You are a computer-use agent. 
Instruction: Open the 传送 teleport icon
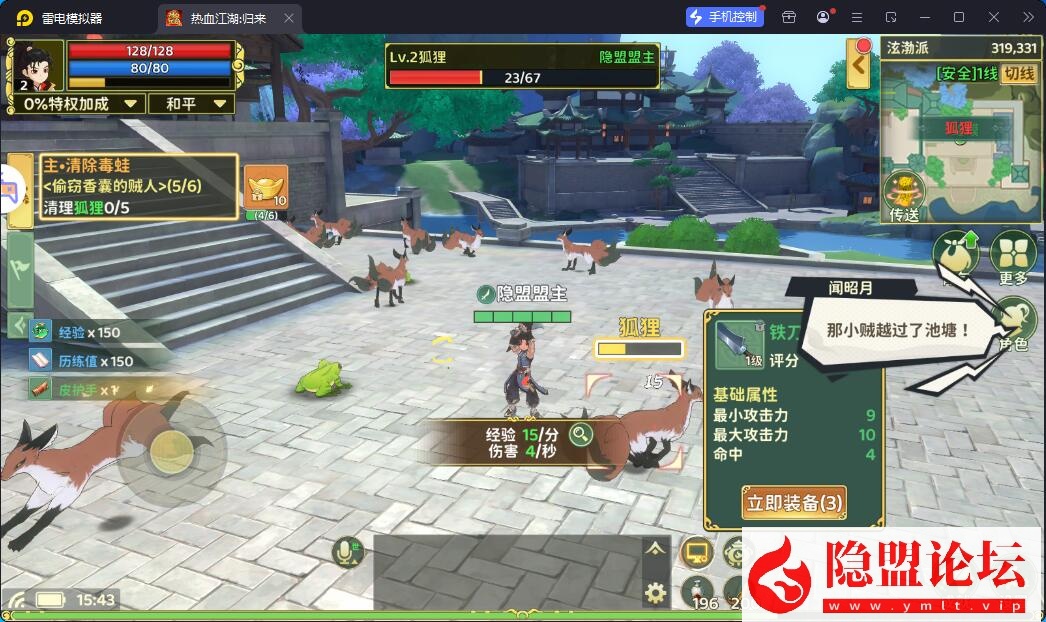[x=904, y=196]
